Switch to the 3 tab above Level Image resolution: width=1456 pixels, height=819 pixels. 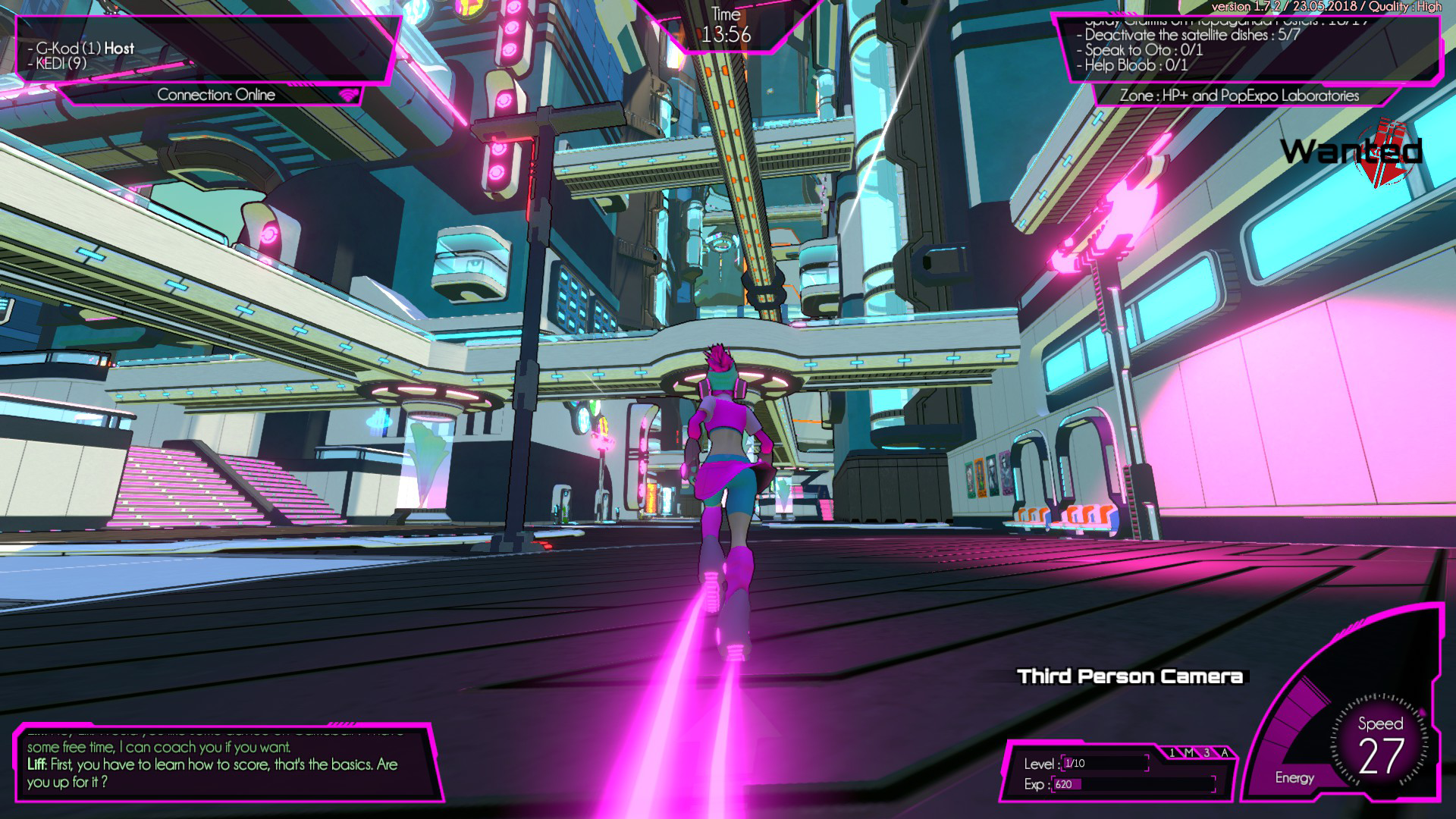tap(1207, 753)
